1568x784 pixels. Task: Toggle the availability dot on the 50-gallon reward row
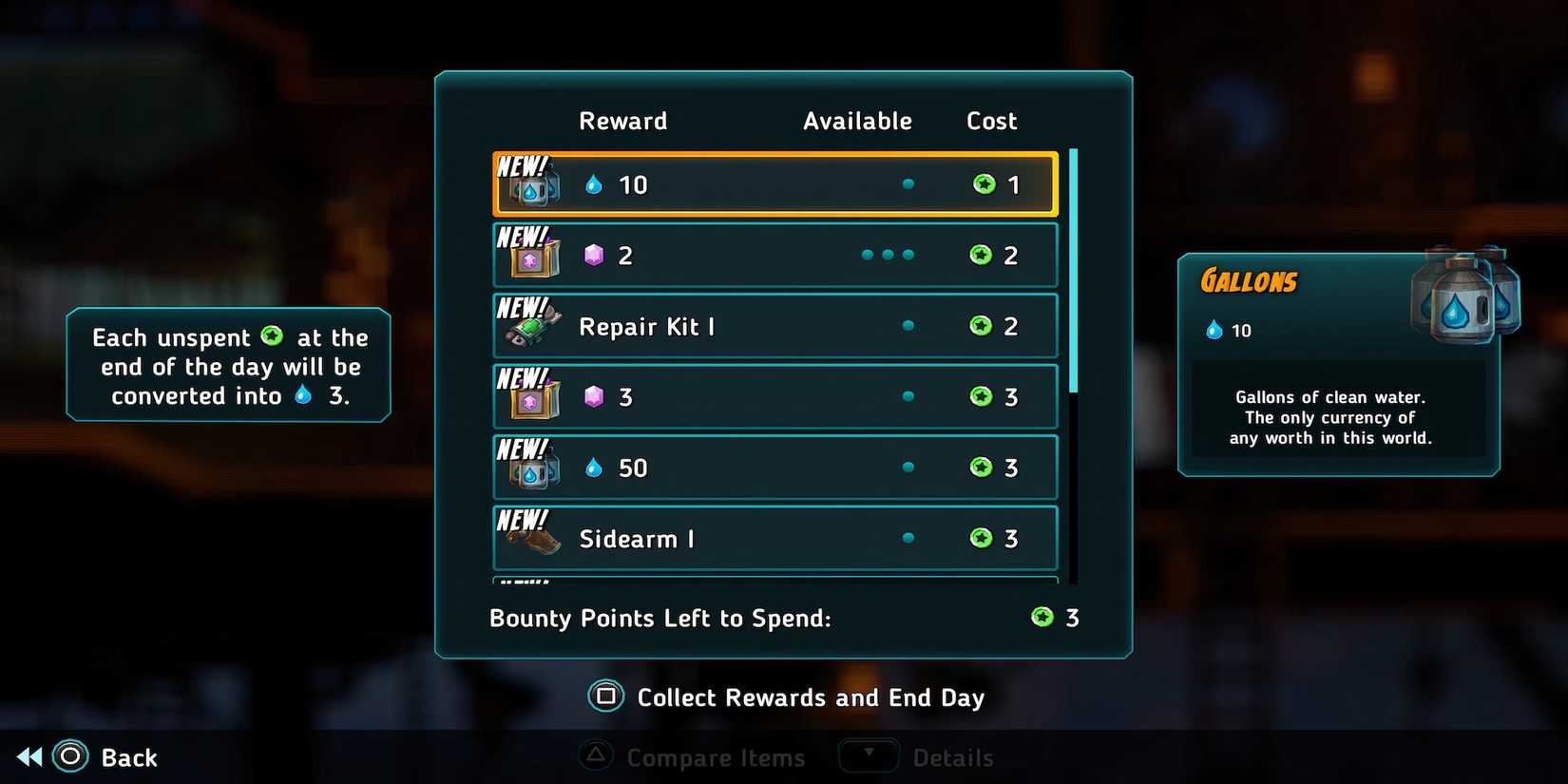(908, 467)
